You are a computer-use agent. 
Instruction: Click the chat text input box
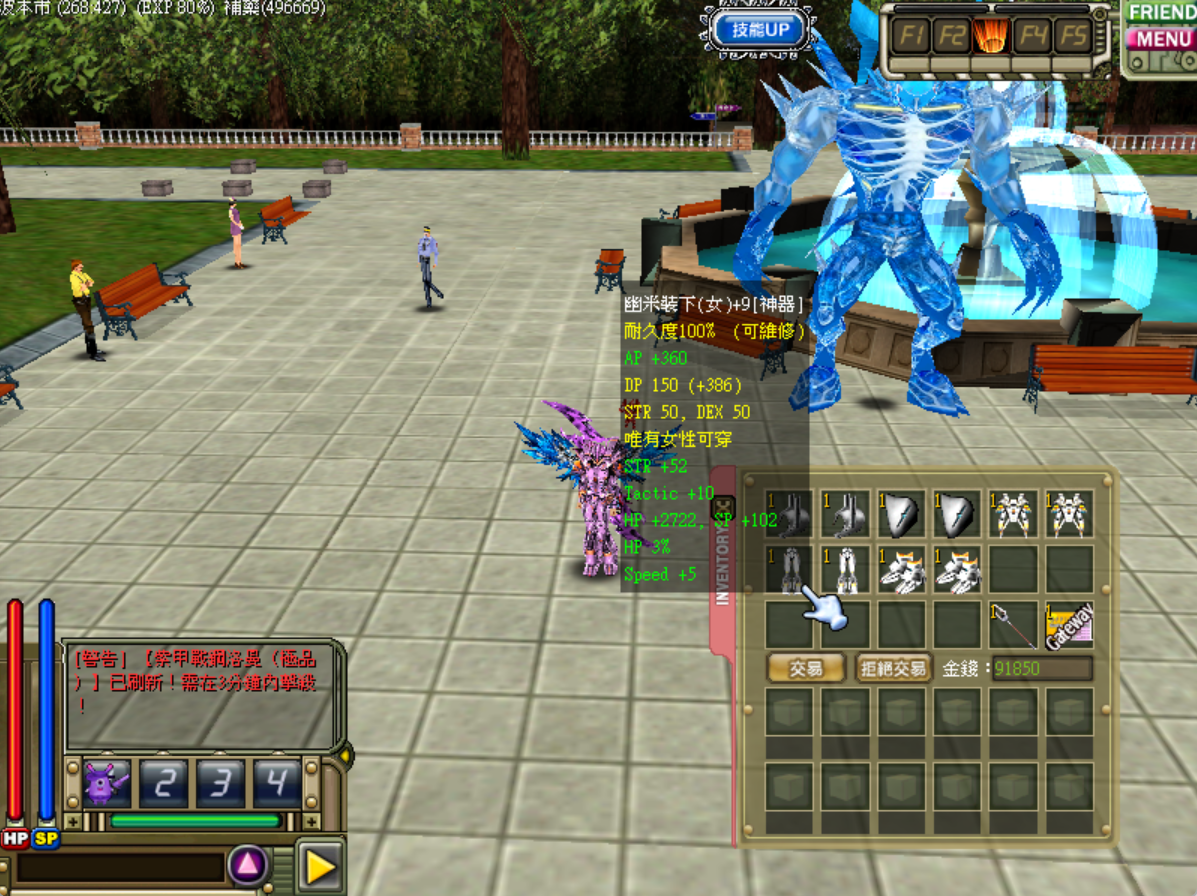coord(120,867)
